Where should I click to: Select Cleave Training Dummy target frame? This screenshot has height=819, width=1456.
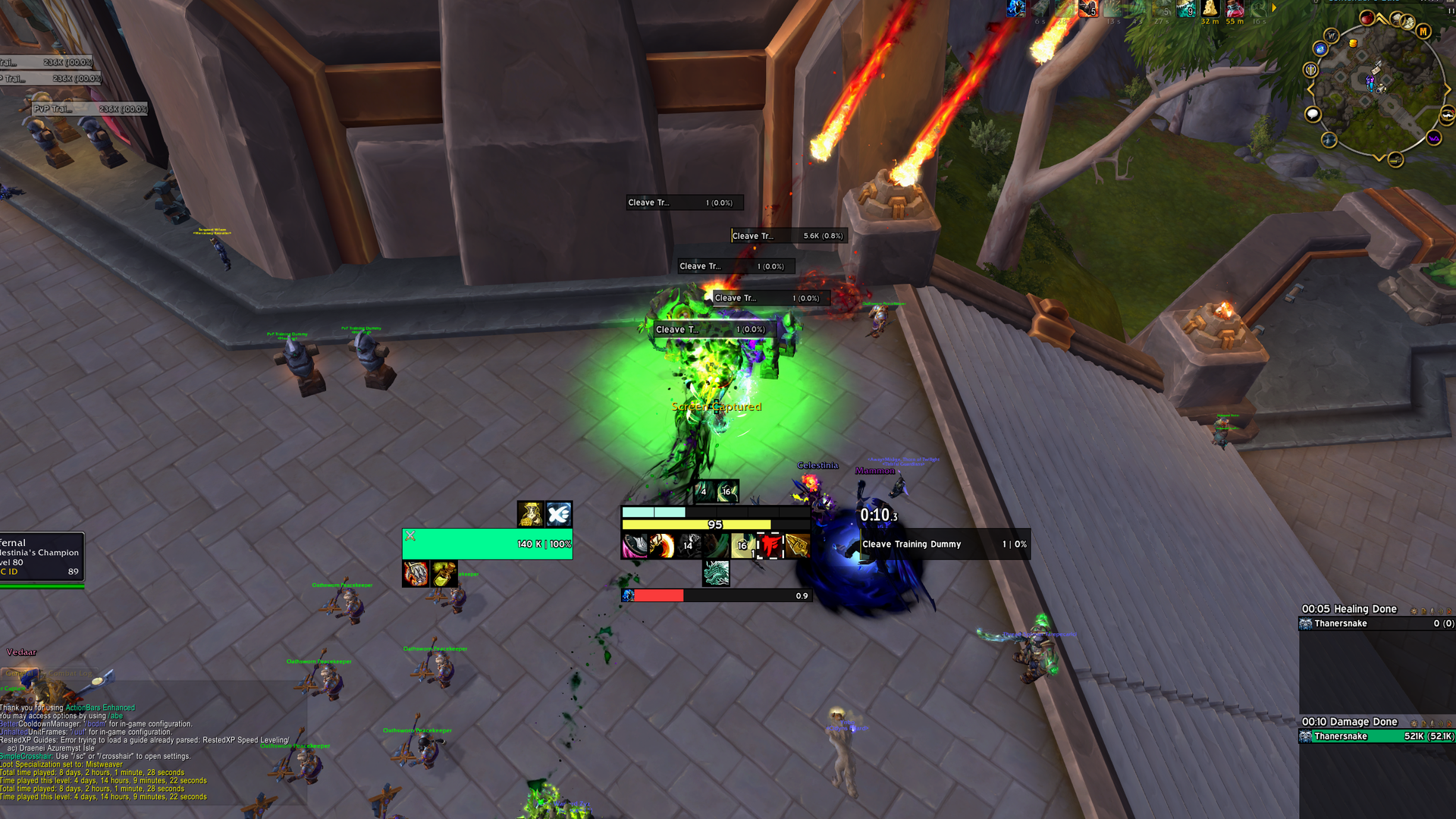[943, 544]
